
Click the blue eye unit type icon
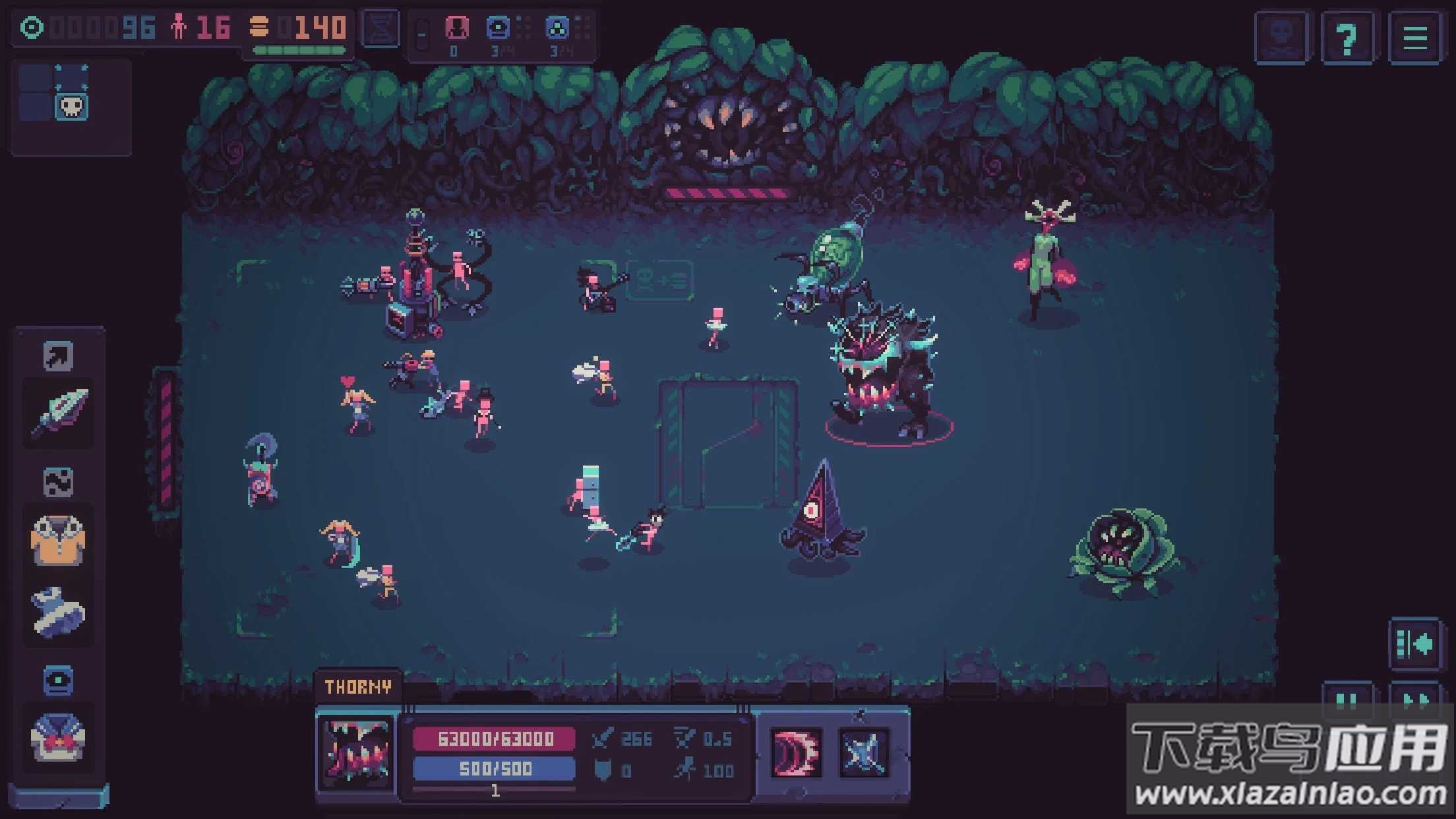(499, 28)
